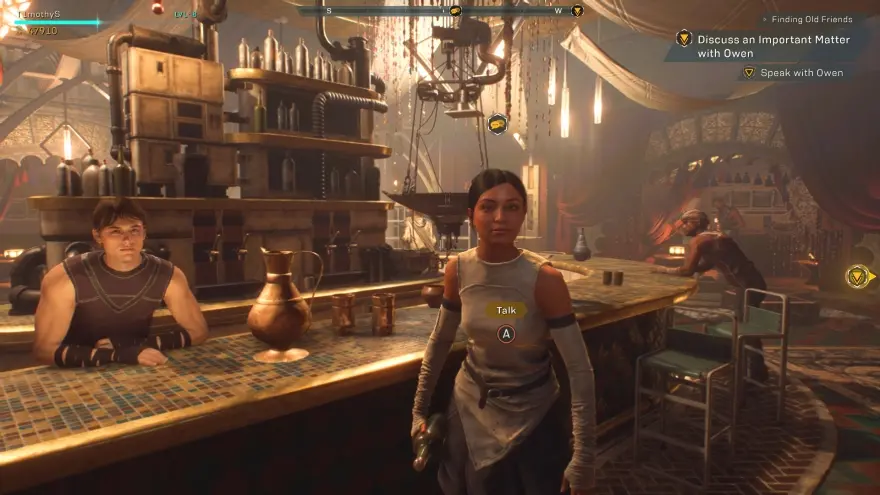880x495 pixels.
Task: Select the Talk prompt label
Action: [506, 310]
